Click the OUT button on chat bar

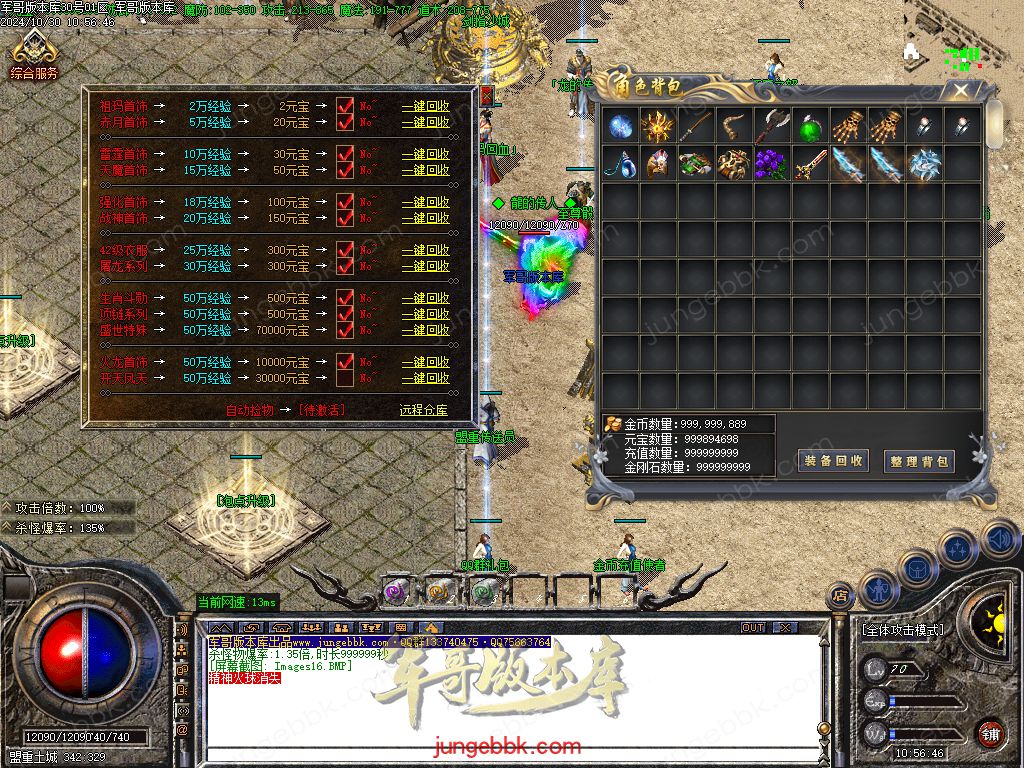[x=753, y=627]
